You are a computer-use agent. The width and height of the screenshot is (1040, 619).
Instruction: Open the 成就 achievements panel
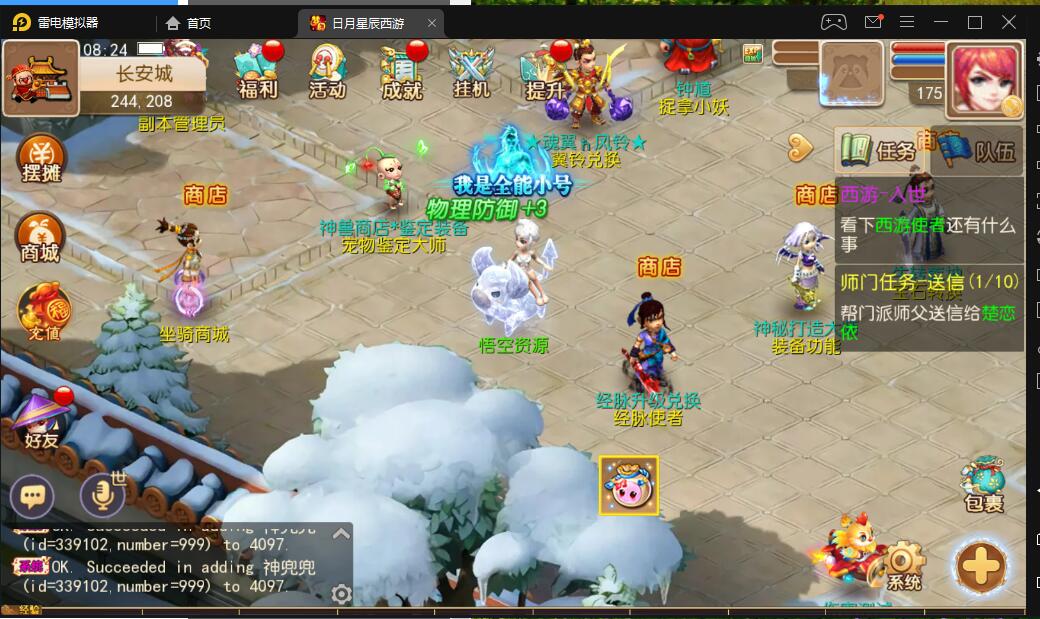(401, 72)
